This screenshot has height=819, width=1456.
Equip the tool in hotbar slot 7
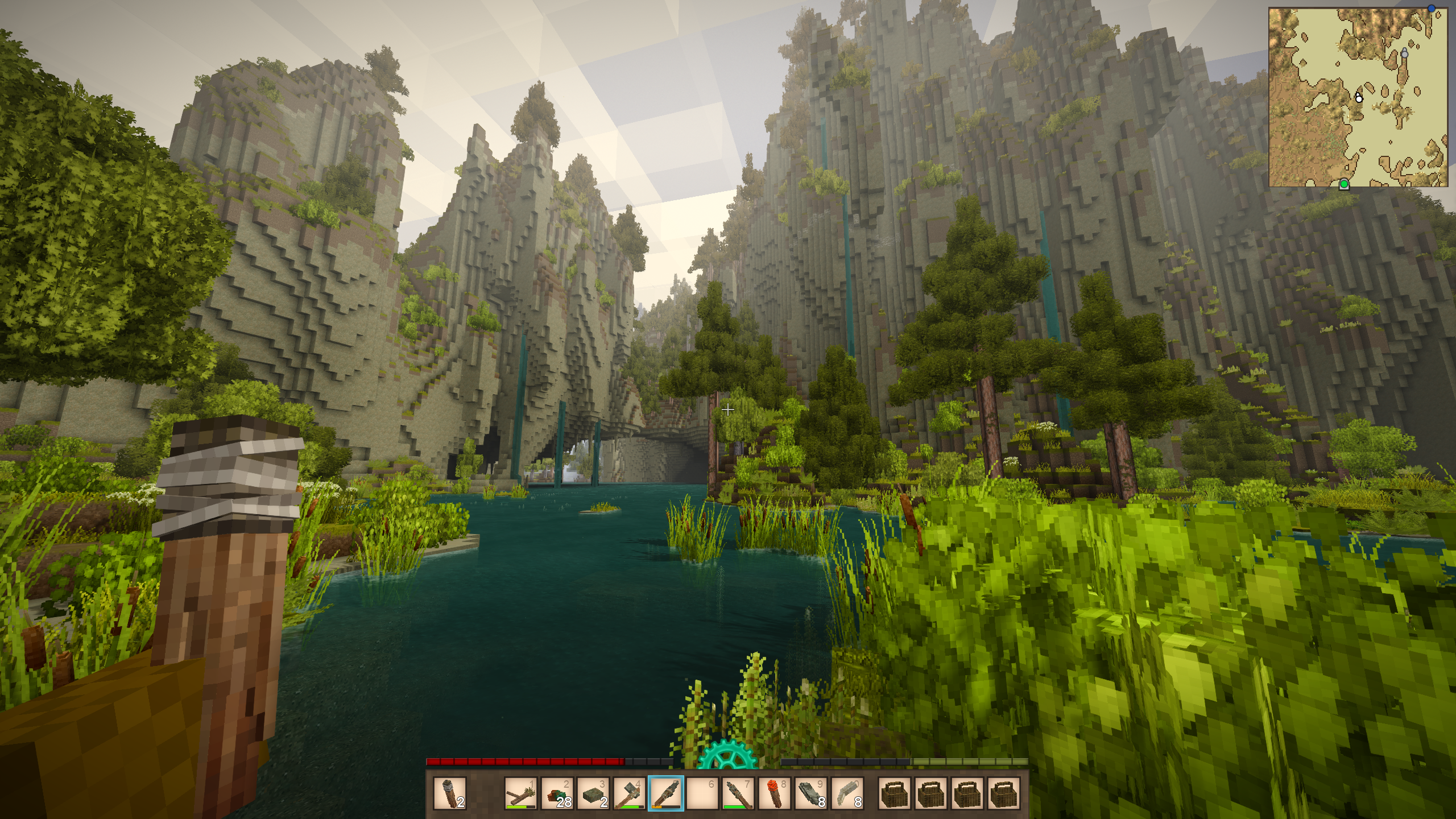738,793
